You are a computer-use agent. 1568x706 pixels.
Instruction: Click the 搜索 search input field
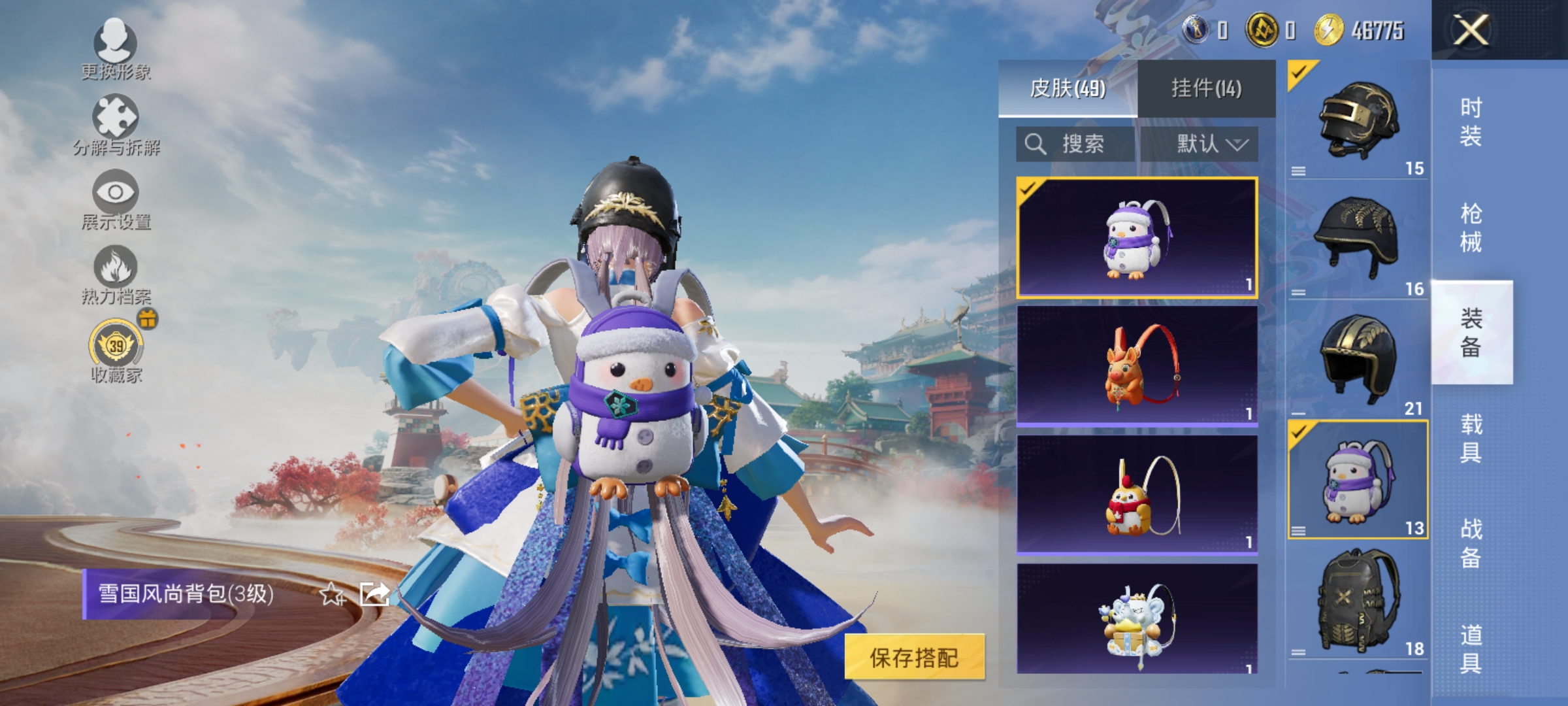pyautogui.click(x=1085, y=144)
